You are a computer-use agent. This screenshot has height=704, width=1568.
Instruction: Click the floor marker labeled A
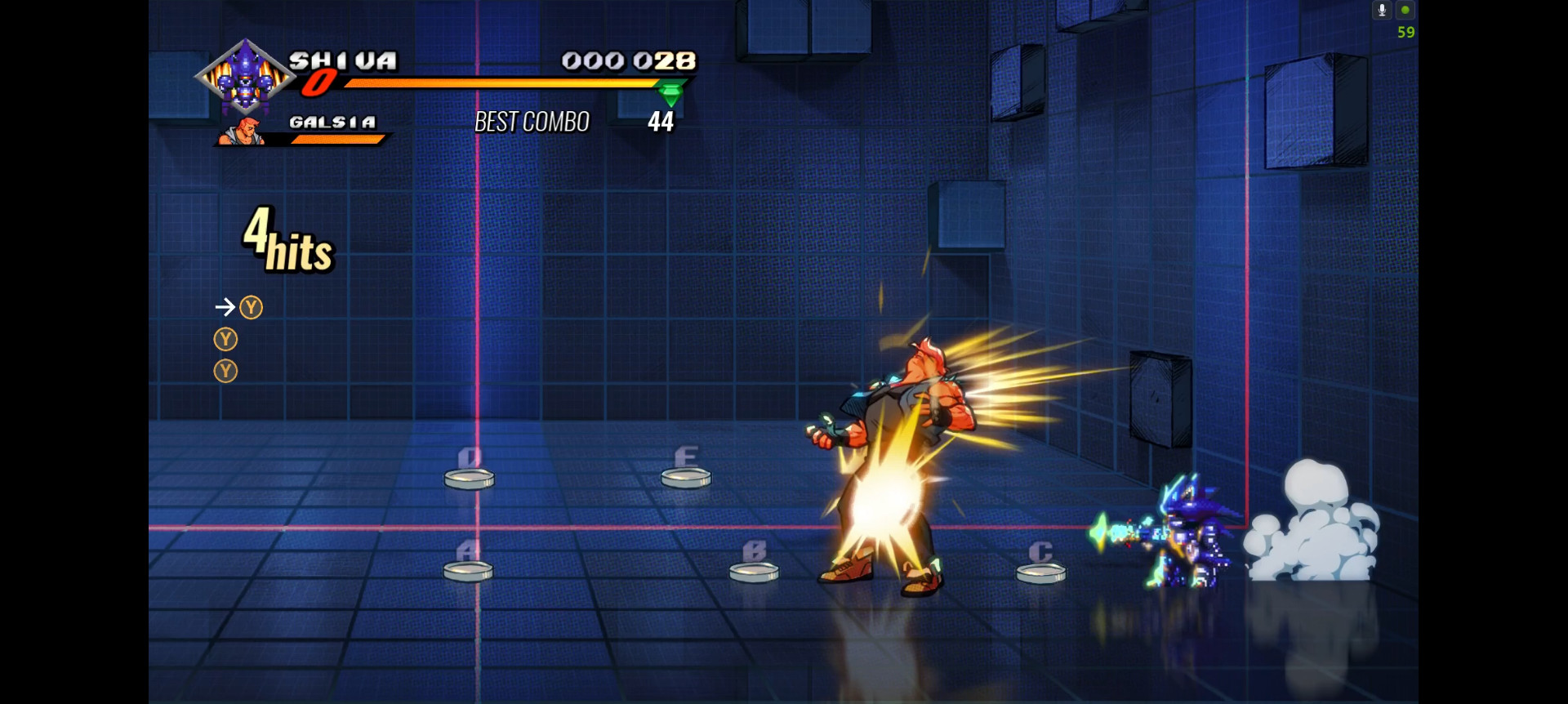[x=466, y=569]
